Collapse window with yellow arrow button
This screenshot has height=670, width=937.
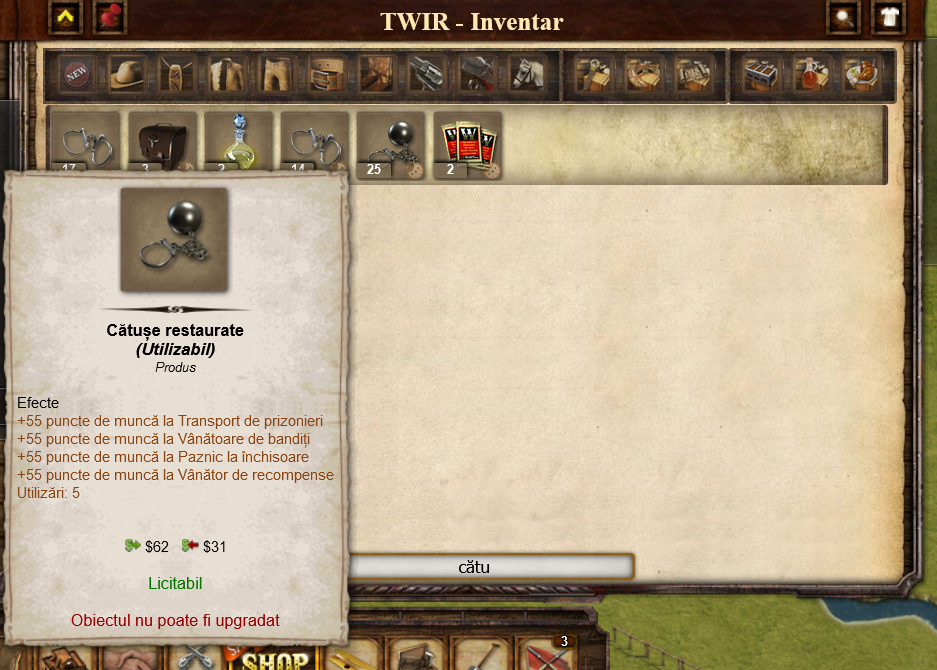pos(66,17)
